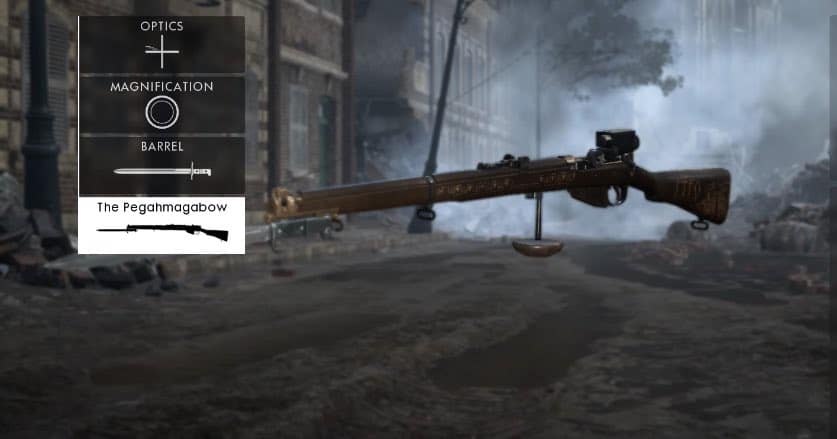Select the Magnification option

point(161,105)
